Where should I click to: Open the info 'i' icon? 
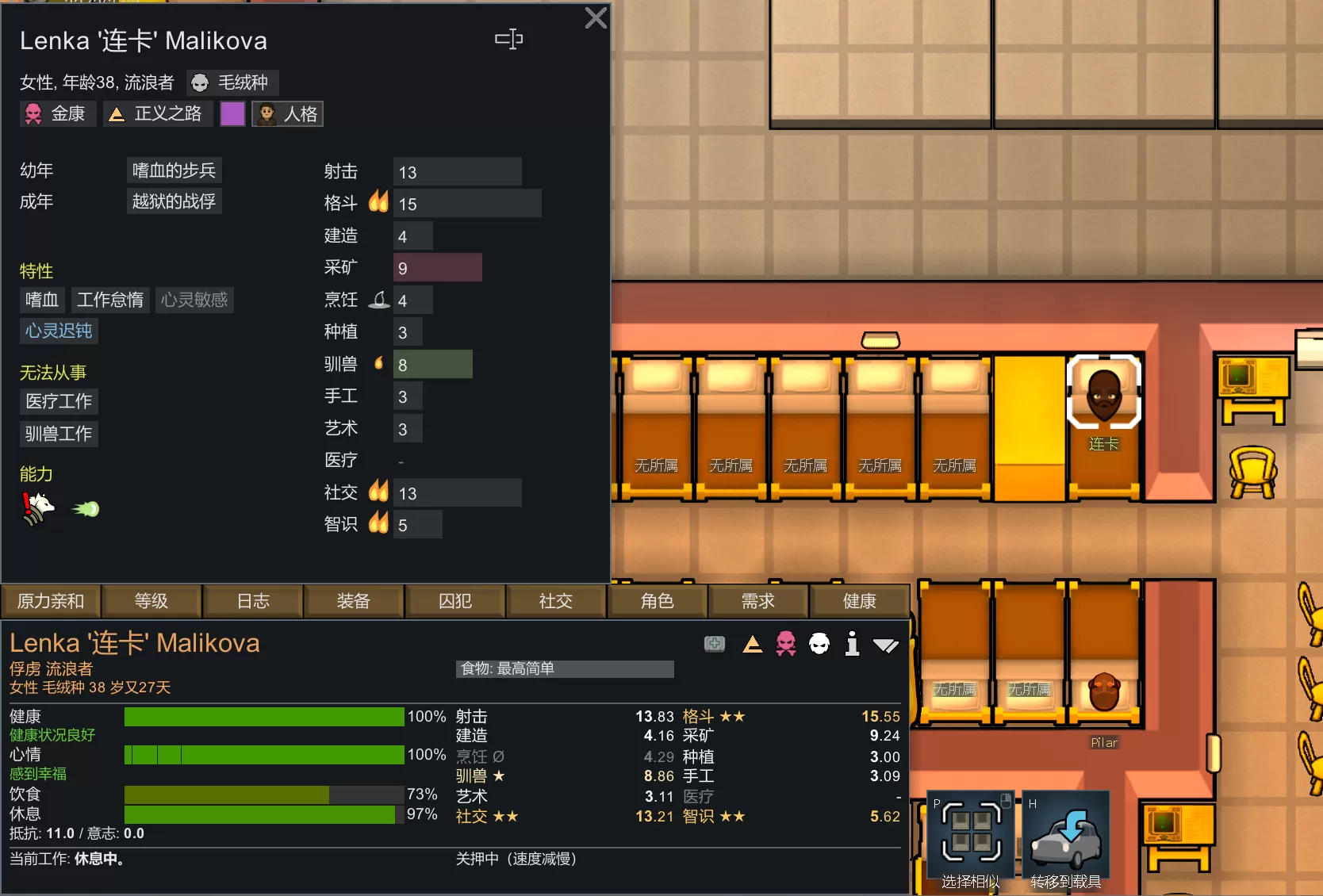pyautogui.click(x=853, y=644)
